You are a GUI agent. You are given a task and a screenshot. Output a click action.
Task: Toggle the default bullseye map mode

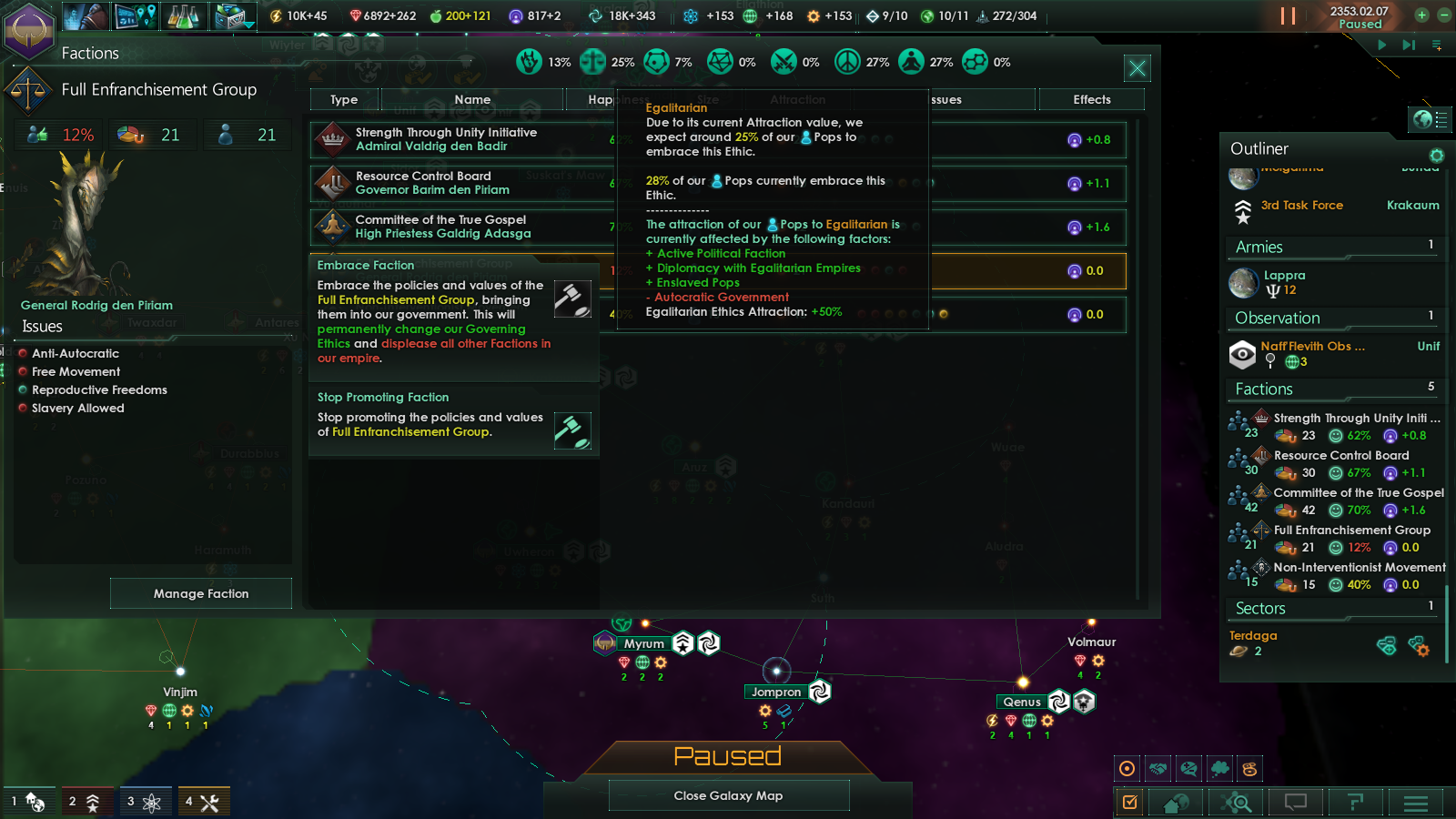1127,767
